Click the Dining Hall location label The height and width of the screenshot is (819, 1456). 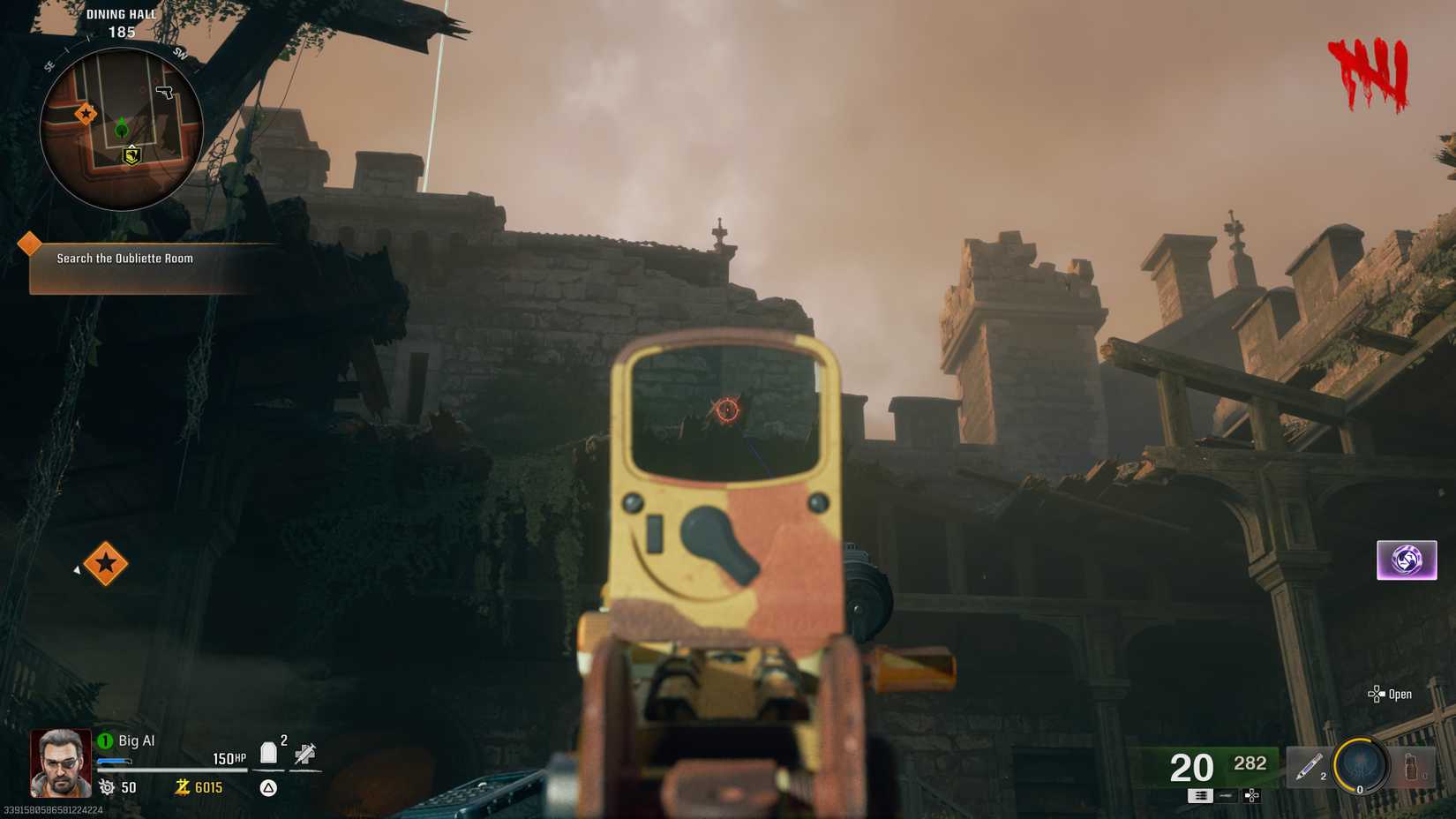[121, 14]
